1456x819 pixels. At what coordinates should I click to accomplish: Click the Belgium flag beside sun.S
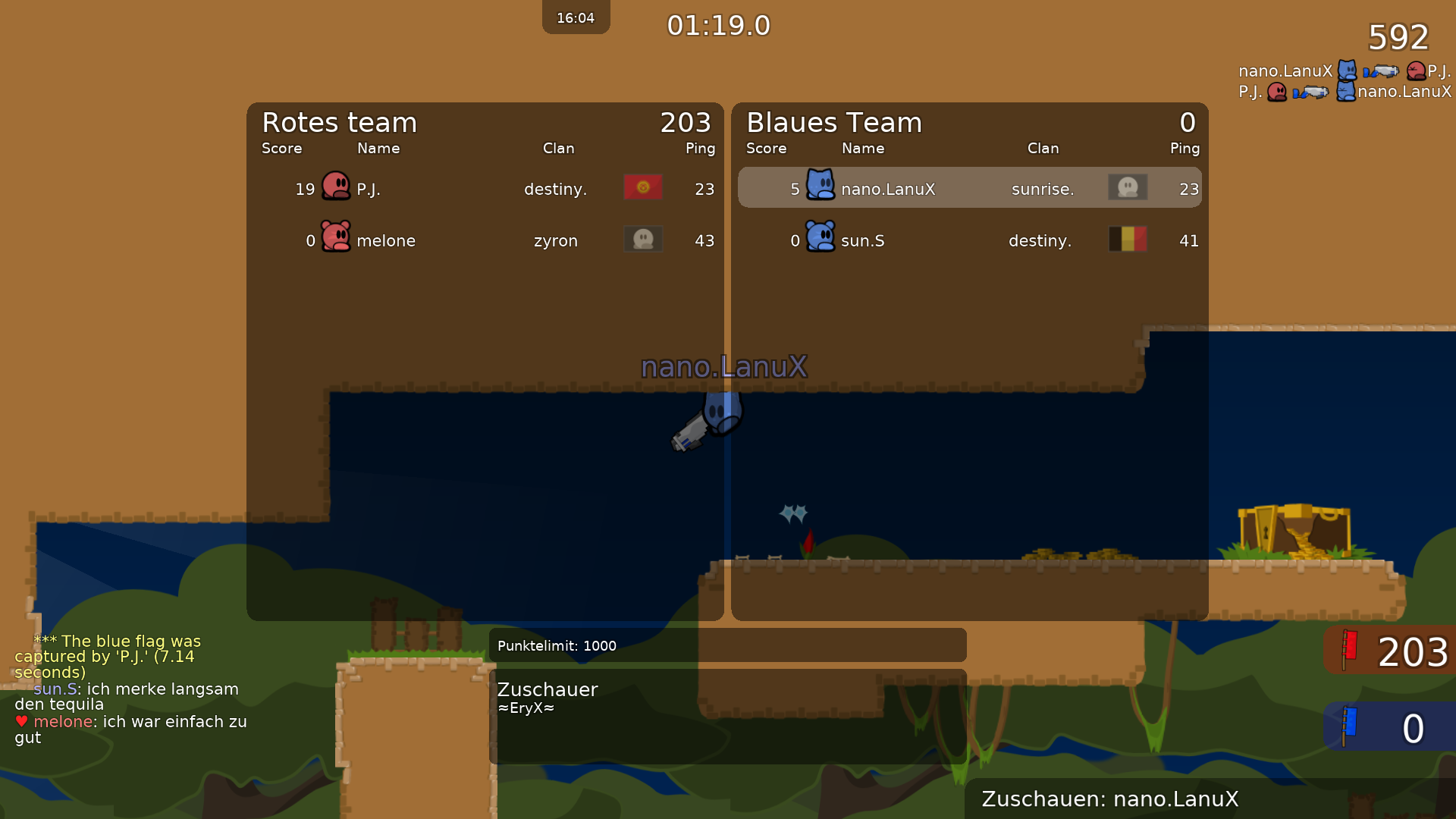(x=1128, y=240)
